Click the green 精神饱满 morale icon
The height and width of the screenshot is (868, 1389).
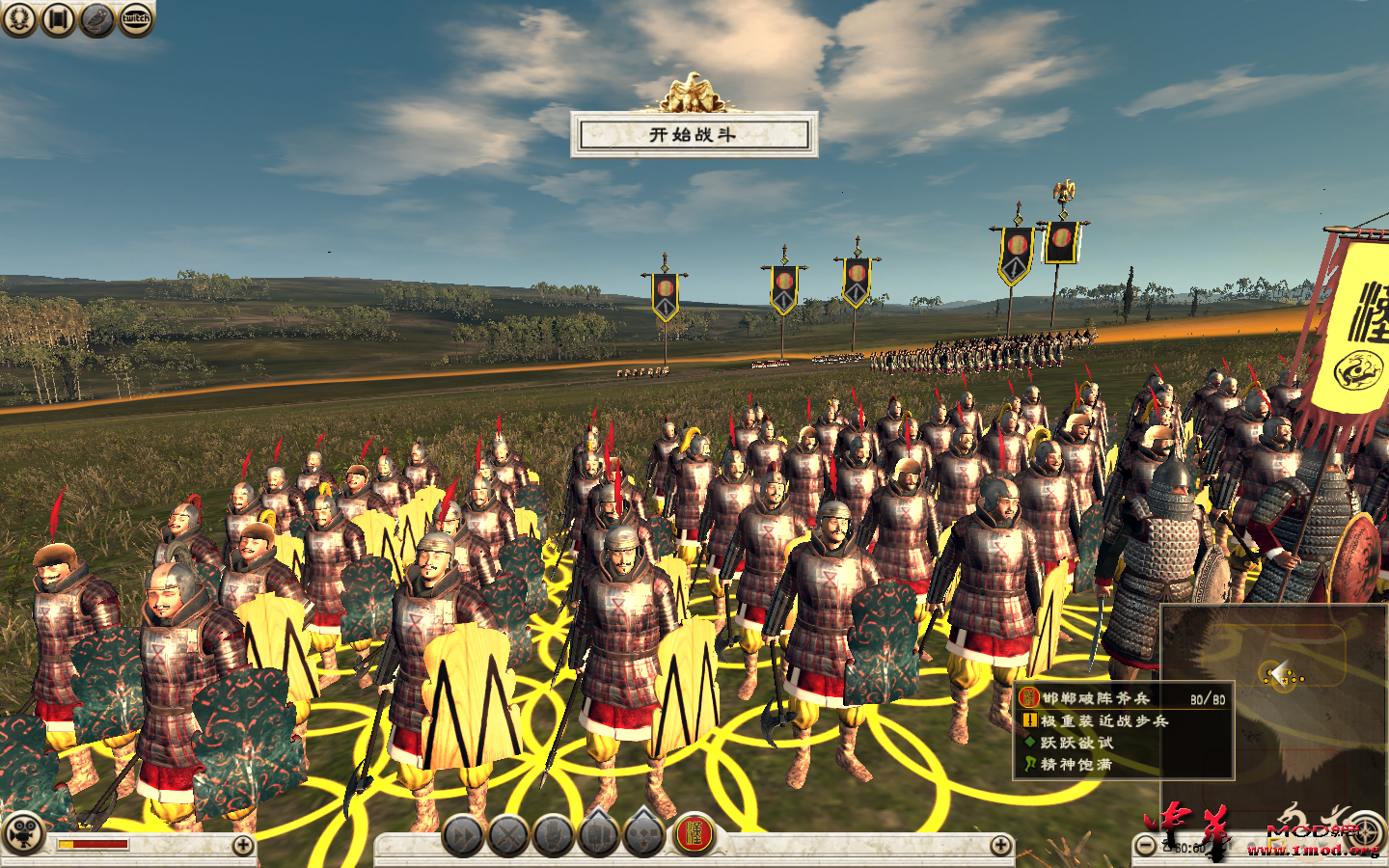1030,762
